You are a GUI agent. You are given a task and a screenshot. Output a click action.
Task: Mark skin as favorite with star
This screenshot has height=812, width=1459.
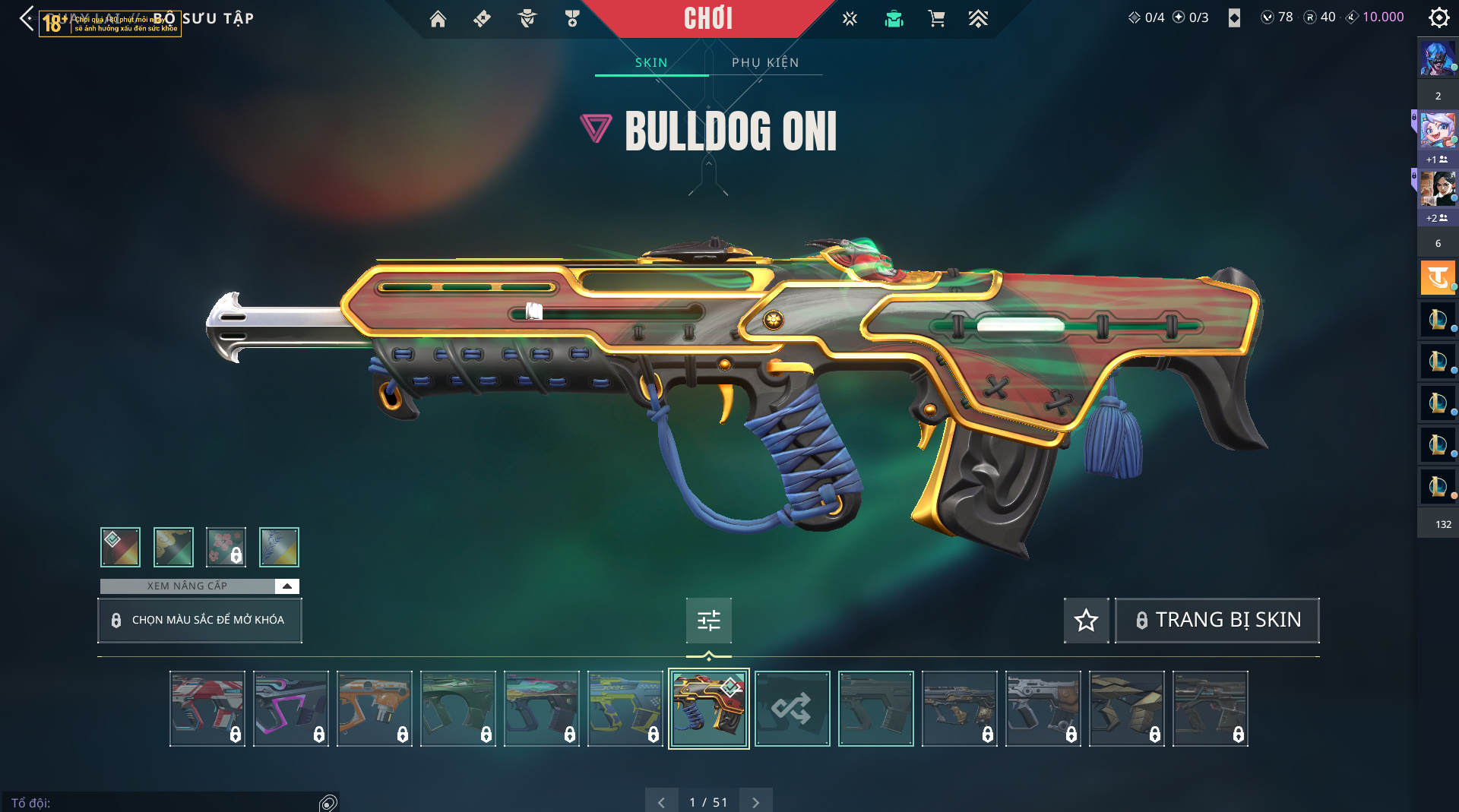pyautogui.click(x=1086, y=621)
